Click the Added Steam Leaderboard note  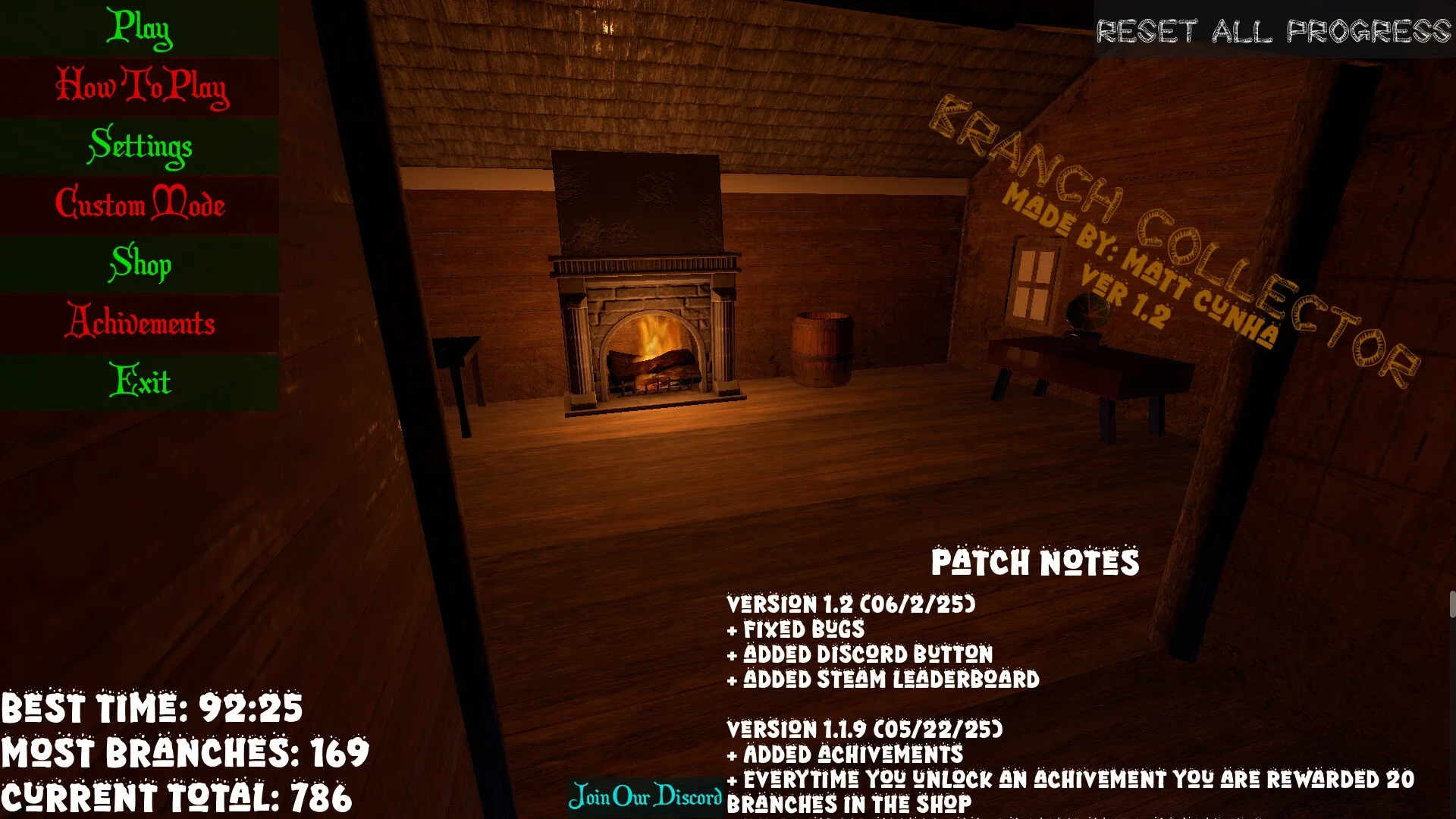pyautogui.click(x=883, y=680)
